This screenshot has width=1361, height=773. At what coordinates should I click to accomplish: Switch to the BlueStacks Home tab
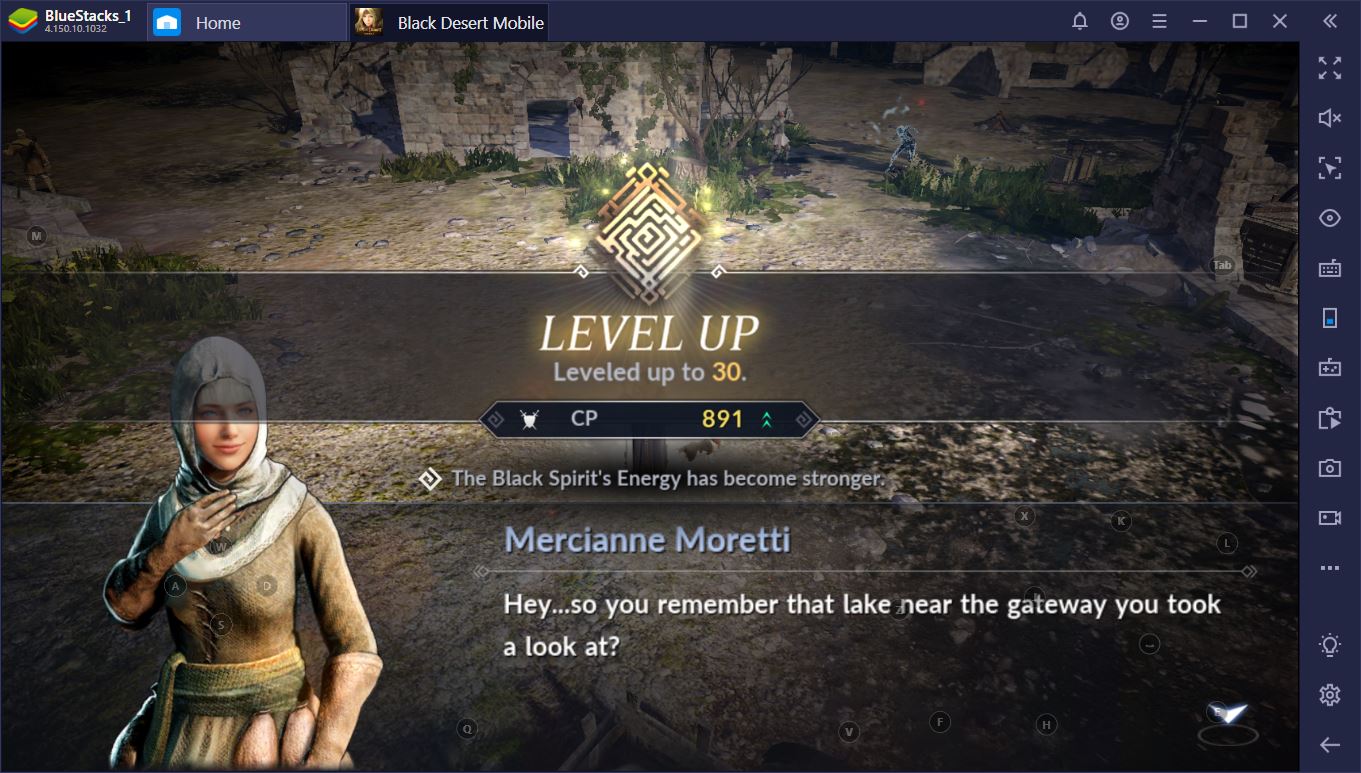coord(217,22)
